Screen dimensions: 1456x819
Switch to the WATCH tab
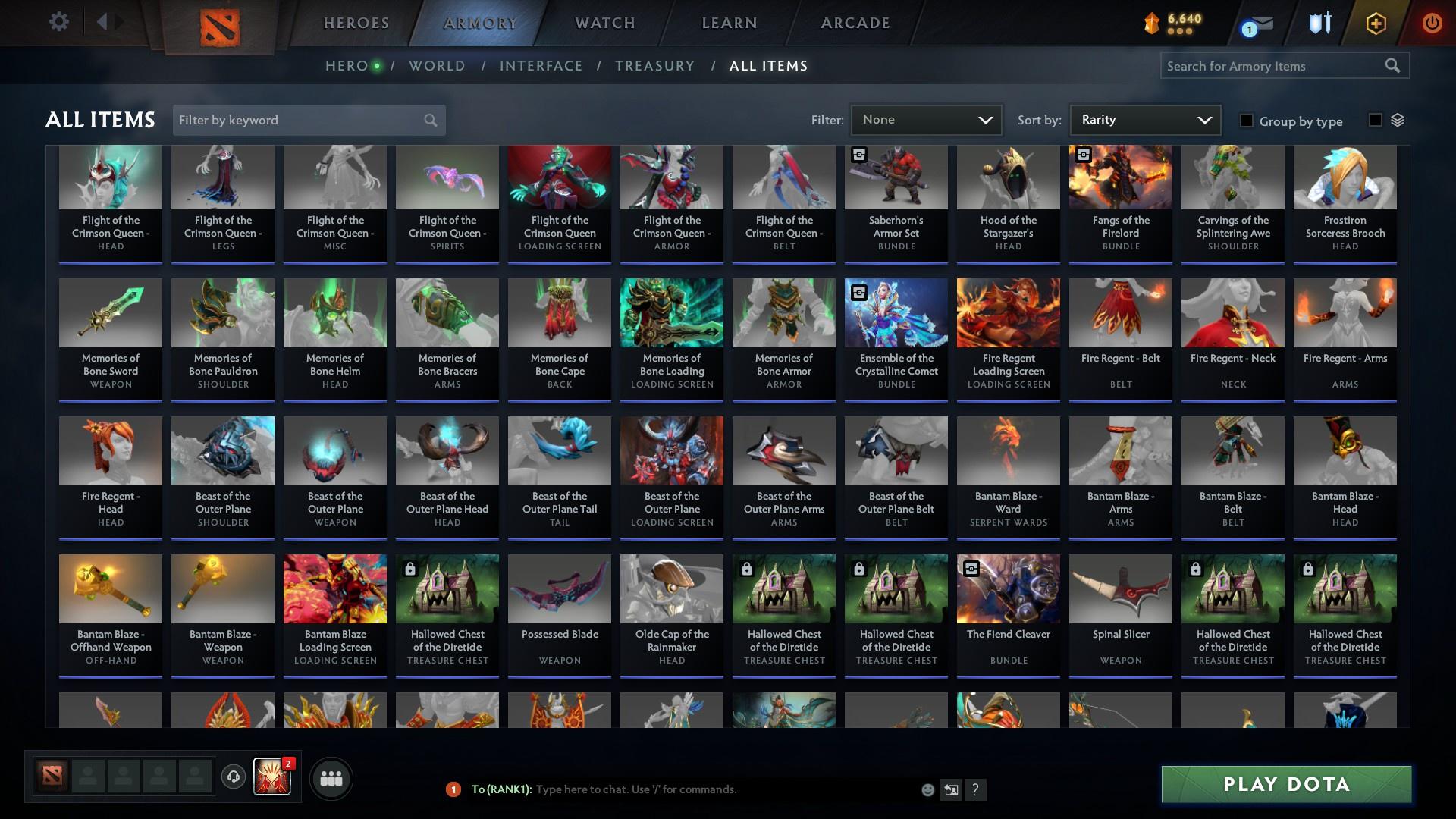coord(604,23)
